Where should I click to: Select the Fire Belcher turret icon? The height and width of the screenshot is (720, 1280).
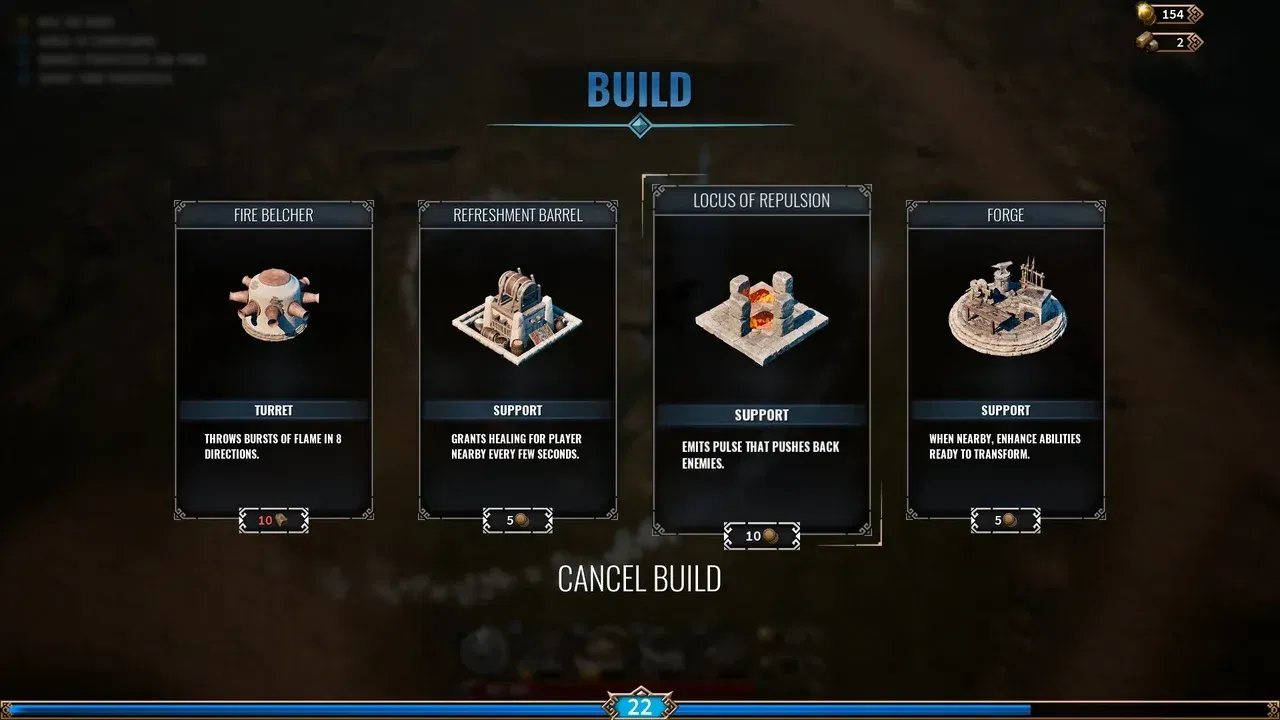pyautogui.click(x=274, y=305)
